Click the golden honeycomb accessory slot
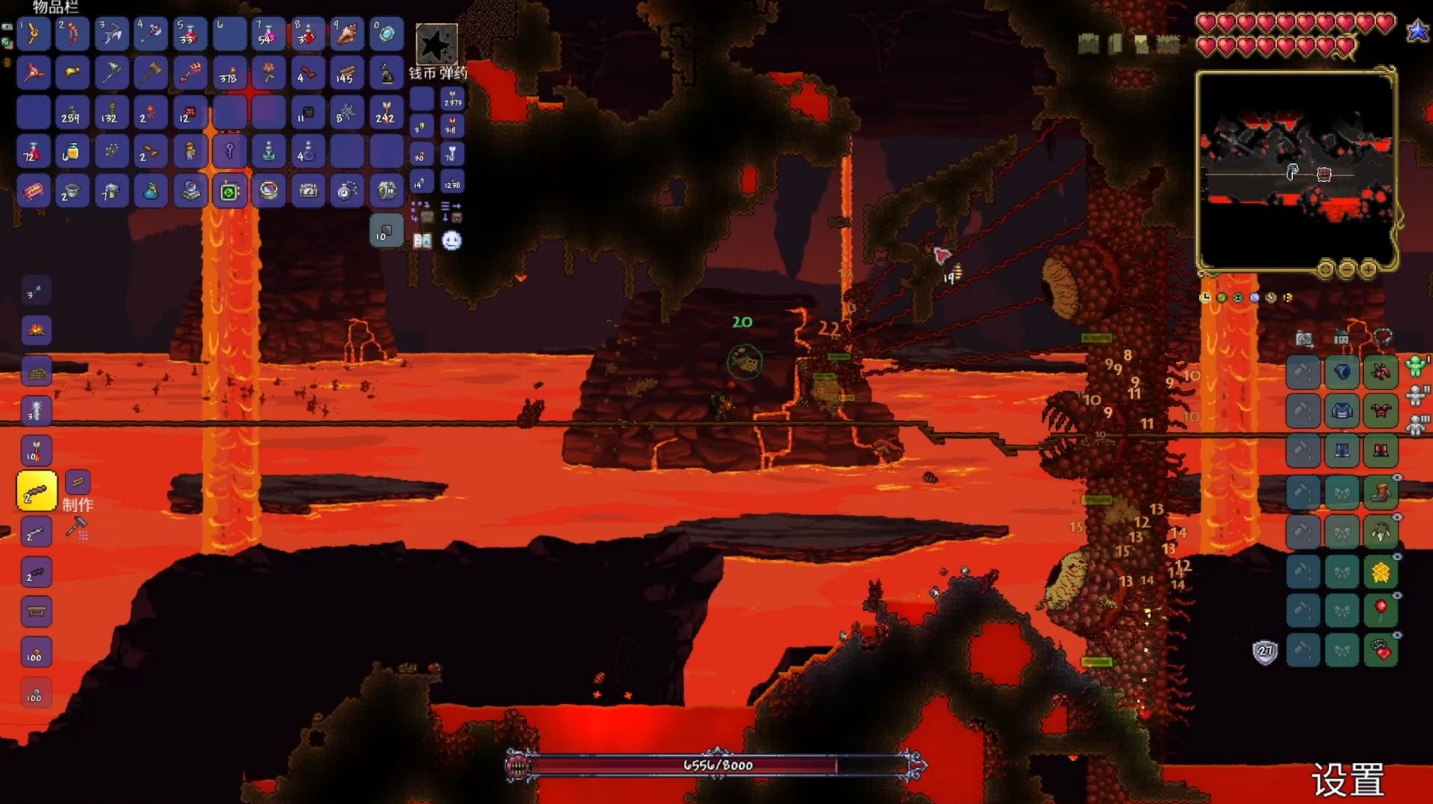 pos(1381,572)
